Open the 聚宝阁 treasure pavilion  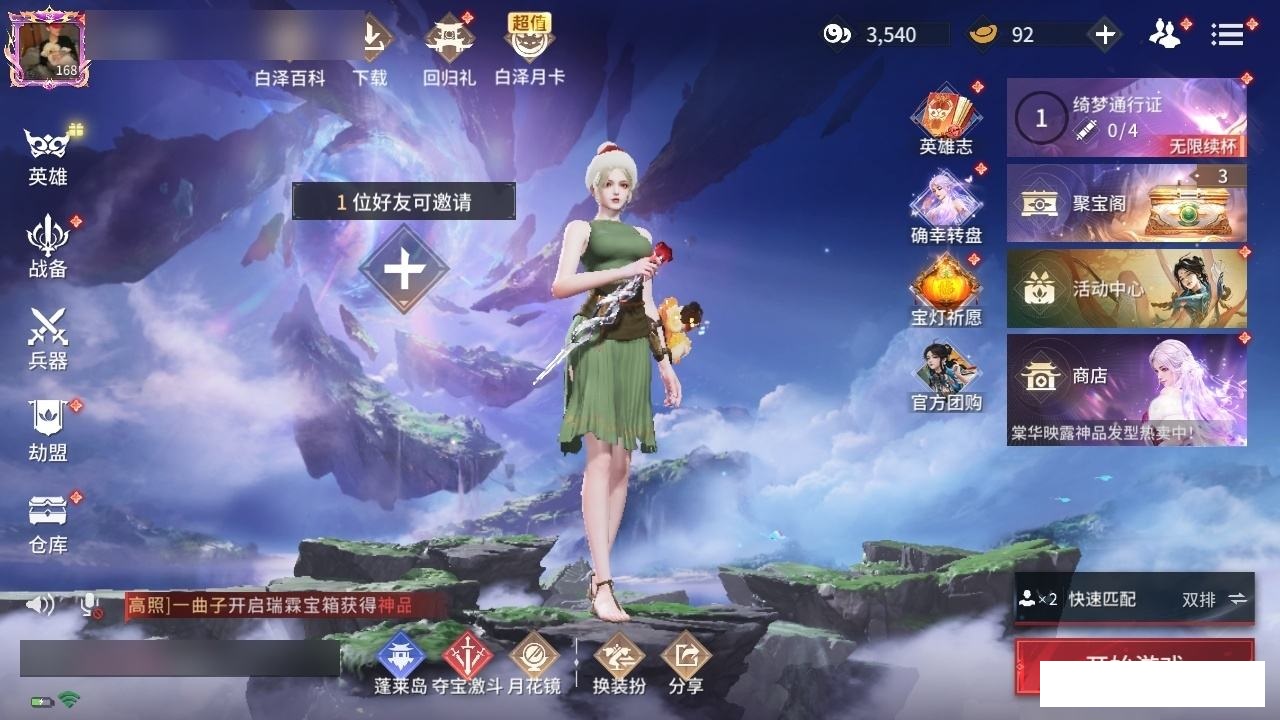(1126, 203)
